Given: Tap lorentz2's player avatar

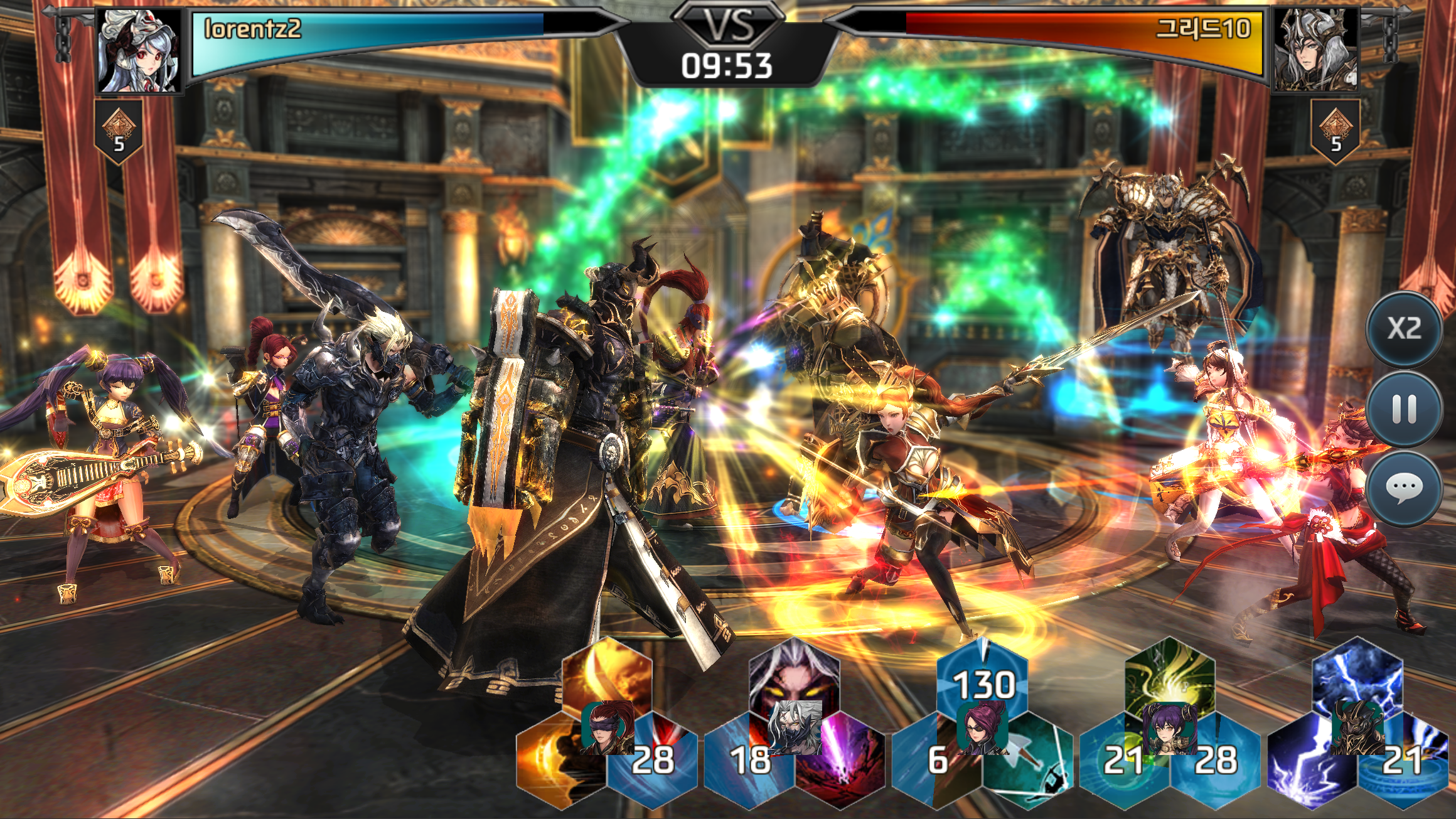Looking at the screenshot, I should click(x=140, y=51).
